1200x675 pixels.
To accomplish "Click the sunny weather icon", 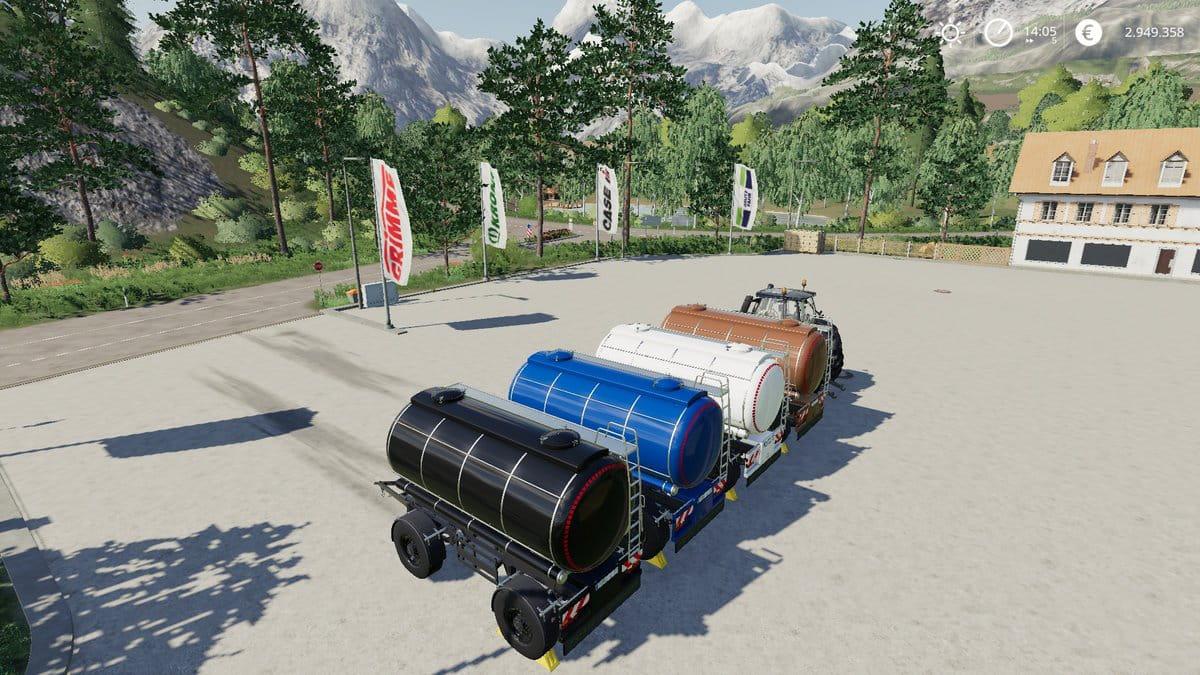I will [950, 33].
